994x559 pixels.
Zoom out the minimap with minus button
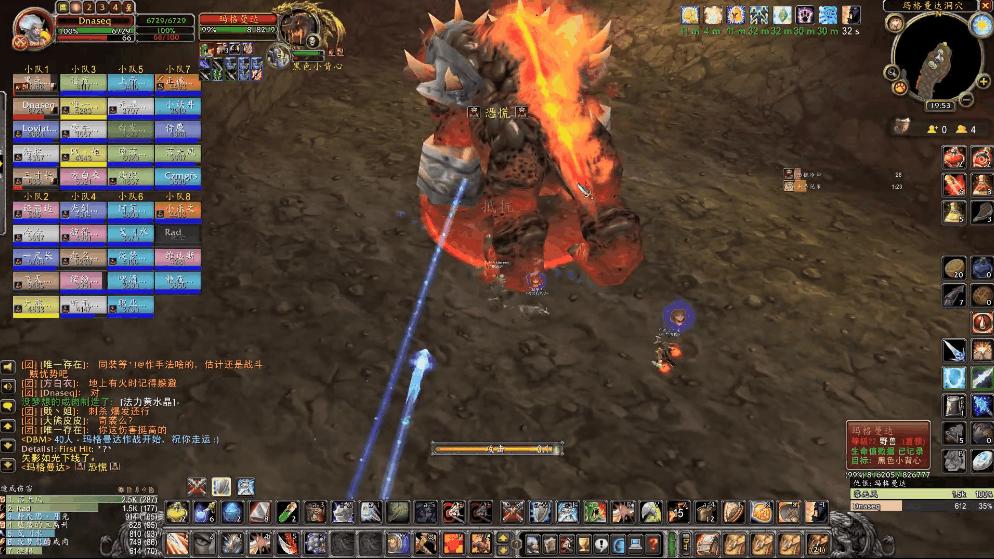967,99
